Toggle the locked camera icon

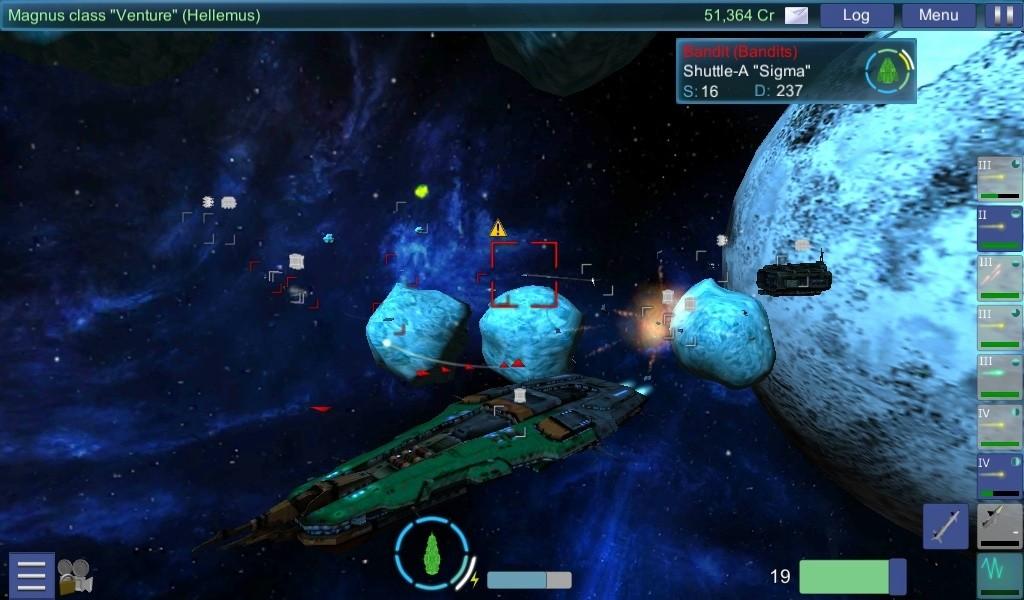(x=75, y=576)
